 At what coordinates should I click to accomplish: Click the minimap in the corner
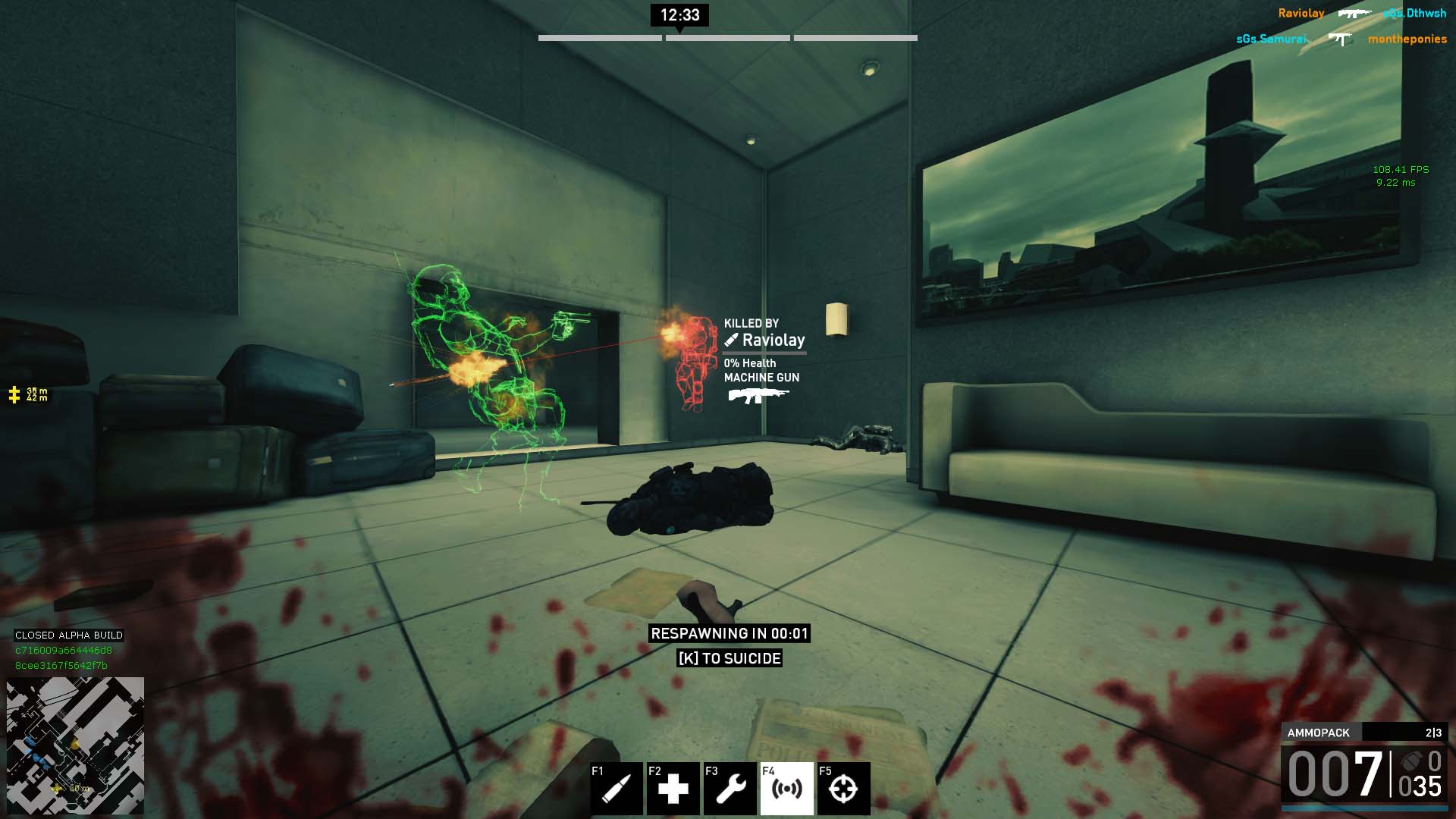click(75, 745)
